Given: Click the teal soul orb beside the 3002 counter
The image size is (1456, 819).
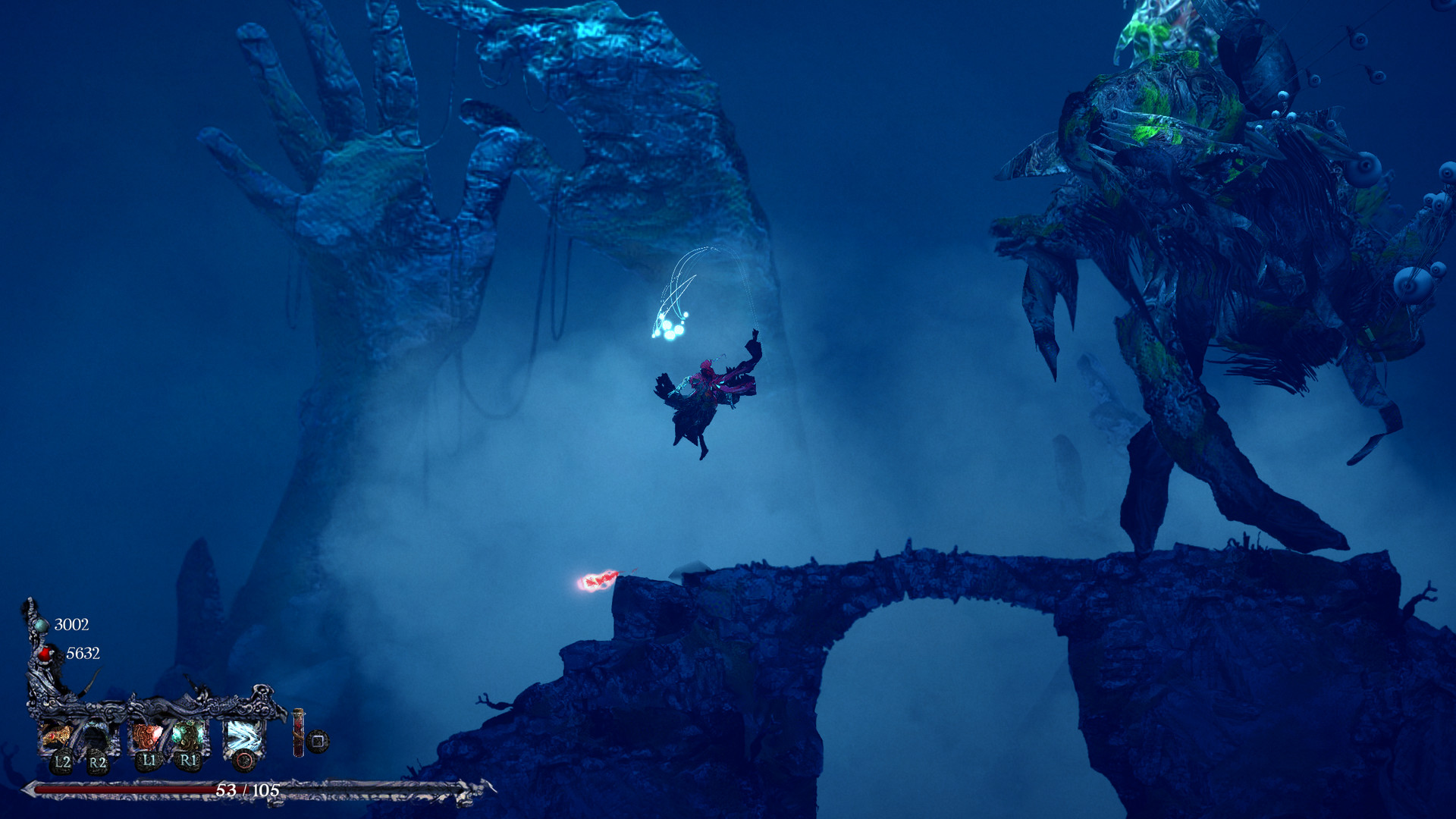Looking at the screenshot, I should 41,626.
